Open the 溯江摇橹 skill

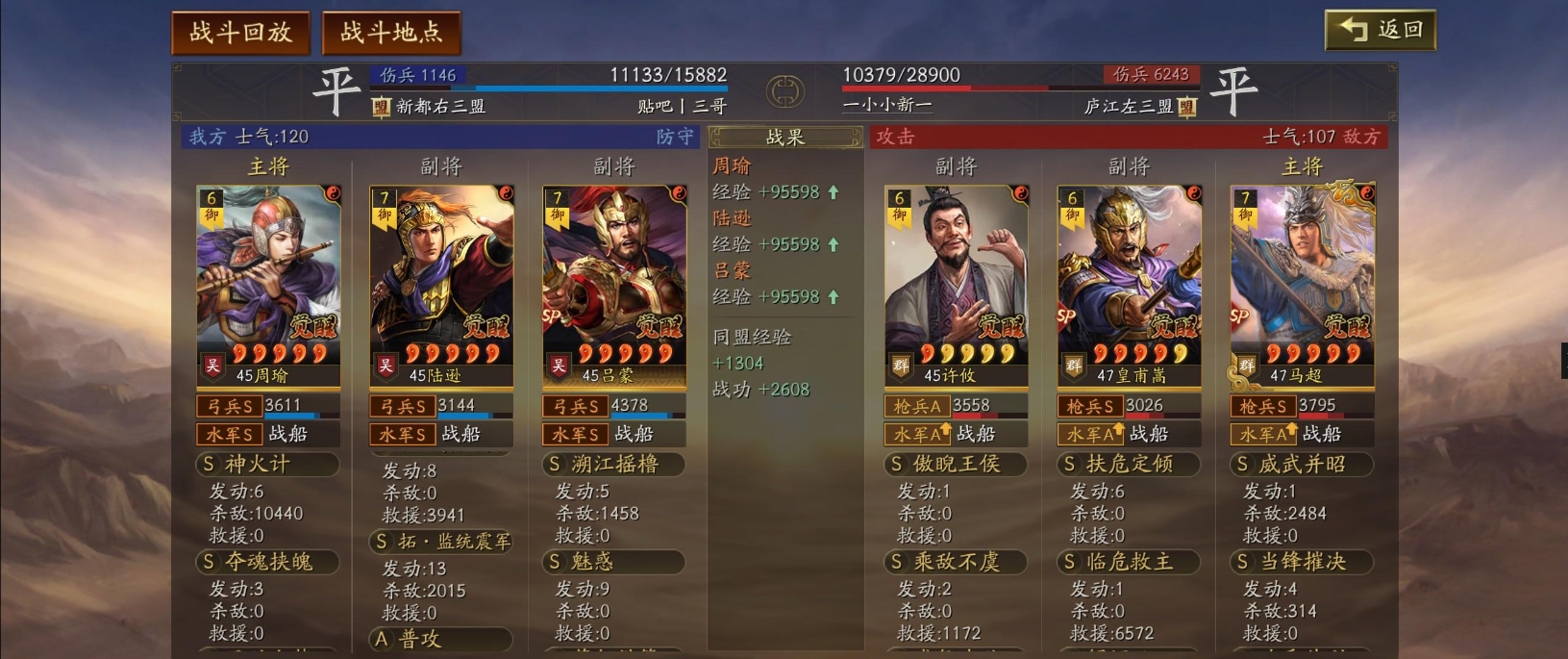614,465
